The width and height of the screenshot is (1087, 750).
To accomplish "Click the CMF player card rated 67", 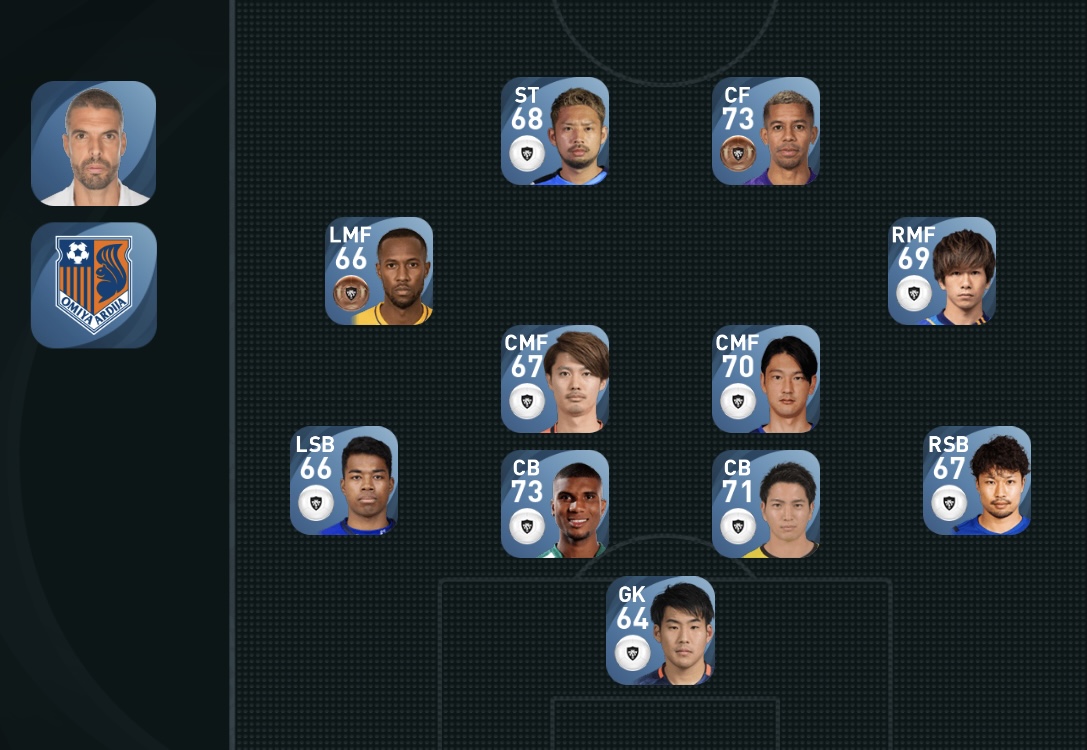I will 555,379.
